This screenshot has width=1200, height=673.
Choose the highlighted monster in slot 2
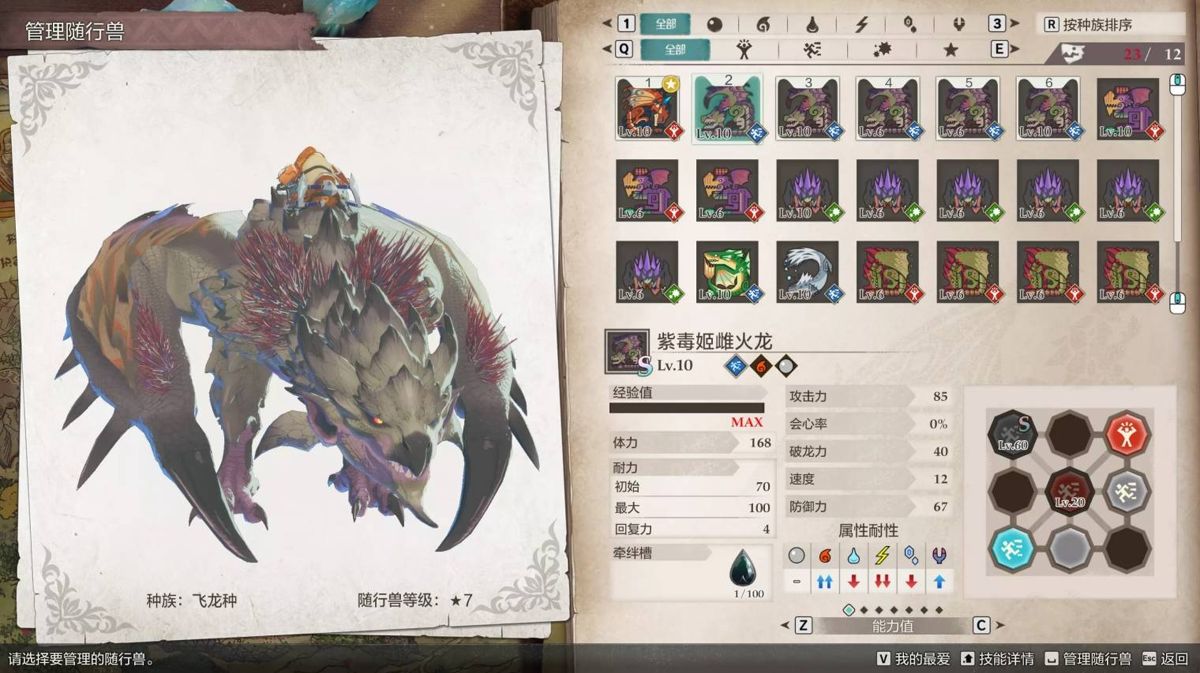[x=727, y=109]
